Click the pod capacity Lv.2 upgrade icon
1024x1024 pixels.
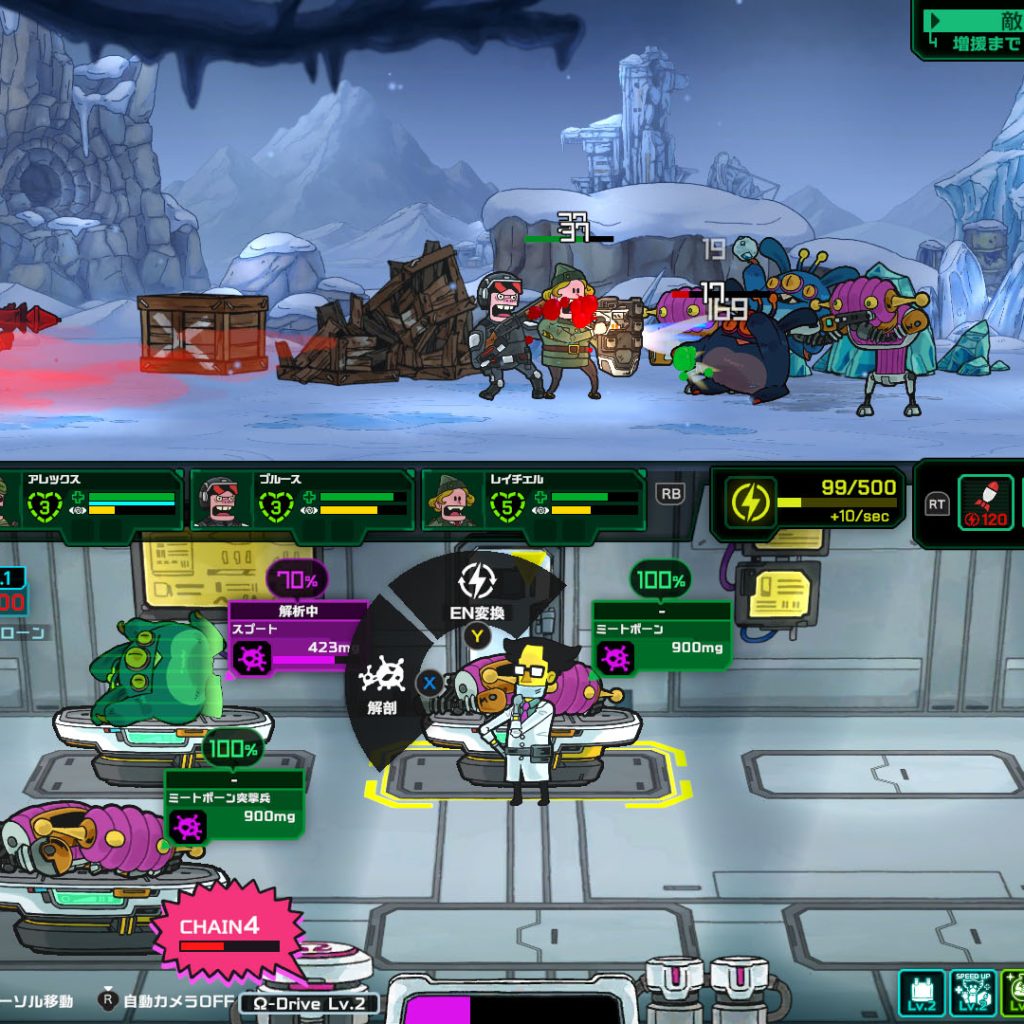(921, 994)
